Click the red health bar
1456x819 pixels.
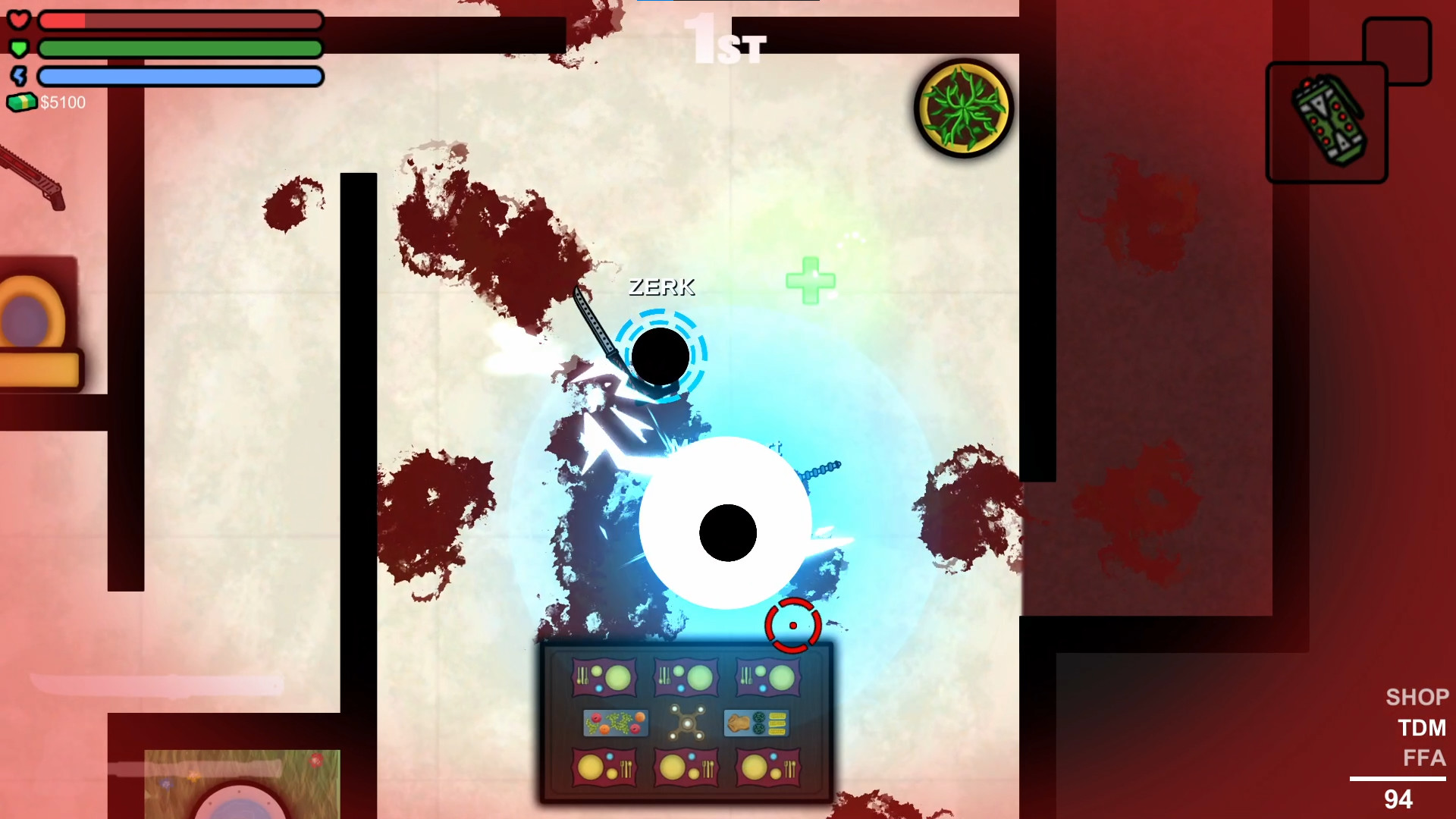pos(180,20)
